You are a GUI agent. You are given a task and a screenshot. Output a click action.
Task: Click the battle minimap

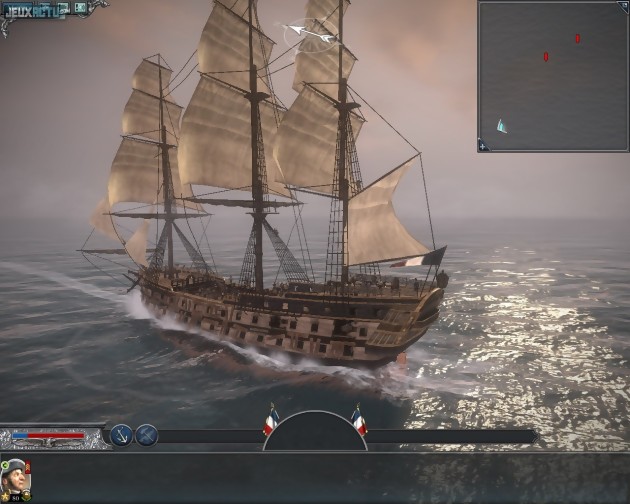click(552, 75)
